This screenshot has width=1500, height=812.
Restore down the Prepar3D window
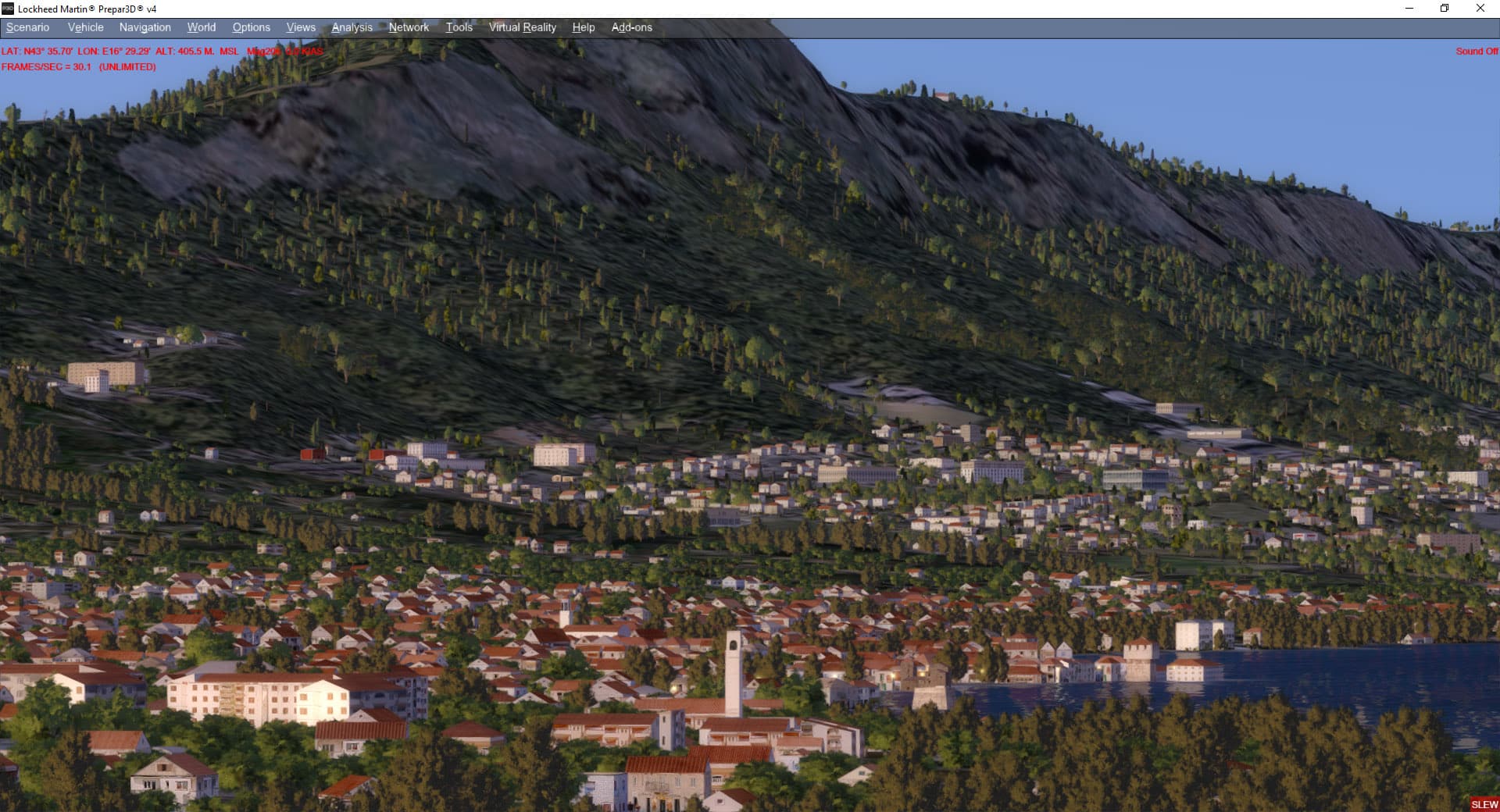1445,9
